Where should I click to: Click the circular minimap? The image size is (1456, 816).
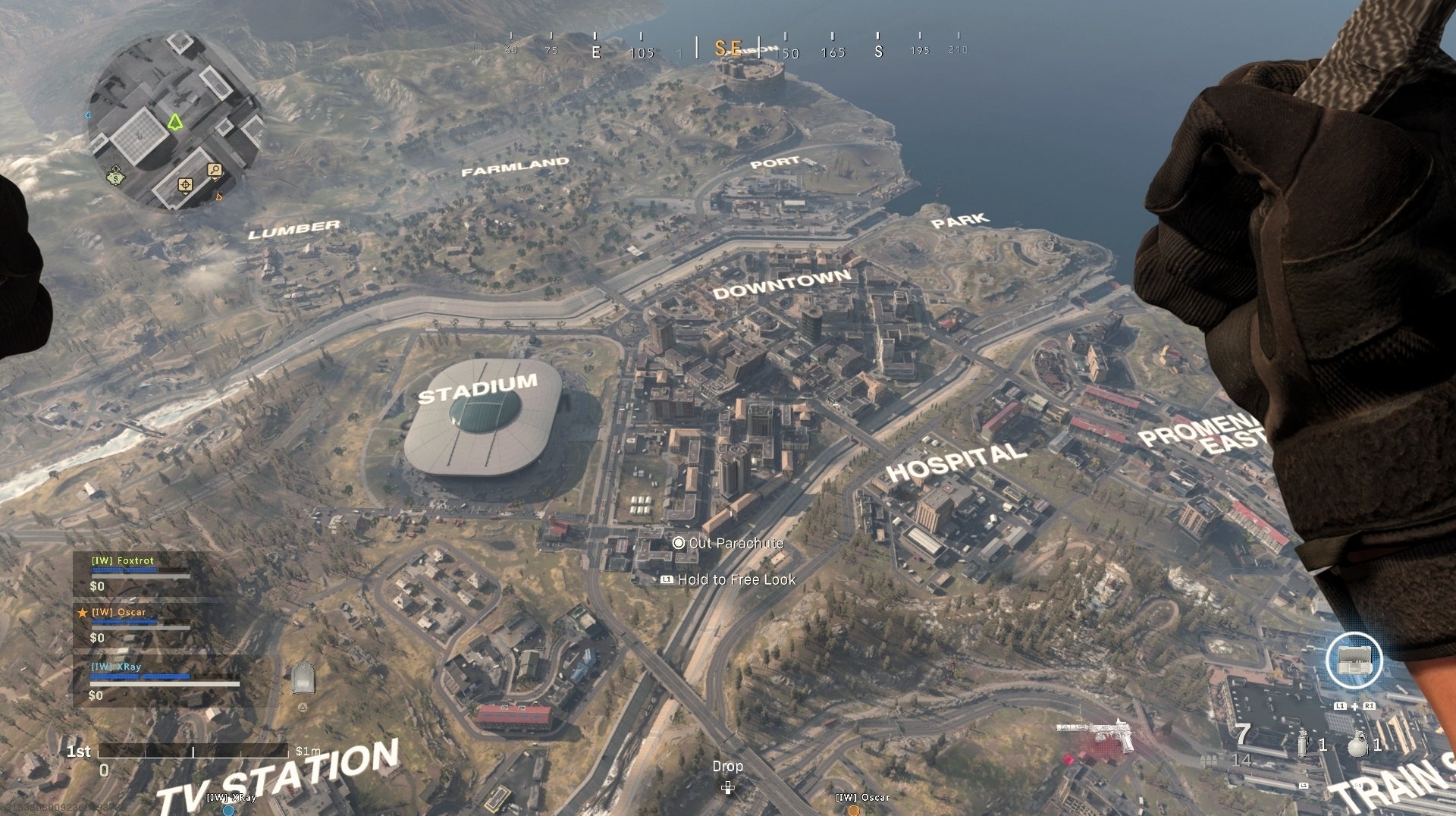pos(174,121)
